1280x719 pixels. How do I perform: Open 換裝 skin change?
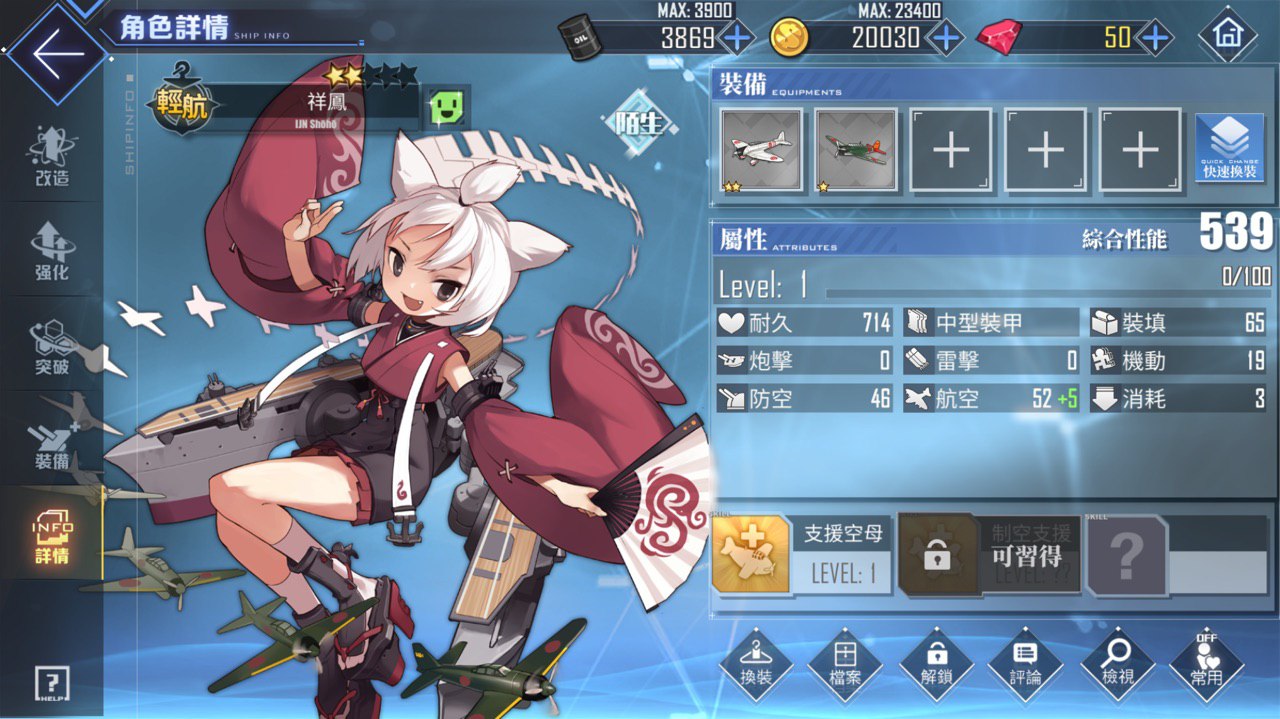[756, 665]
